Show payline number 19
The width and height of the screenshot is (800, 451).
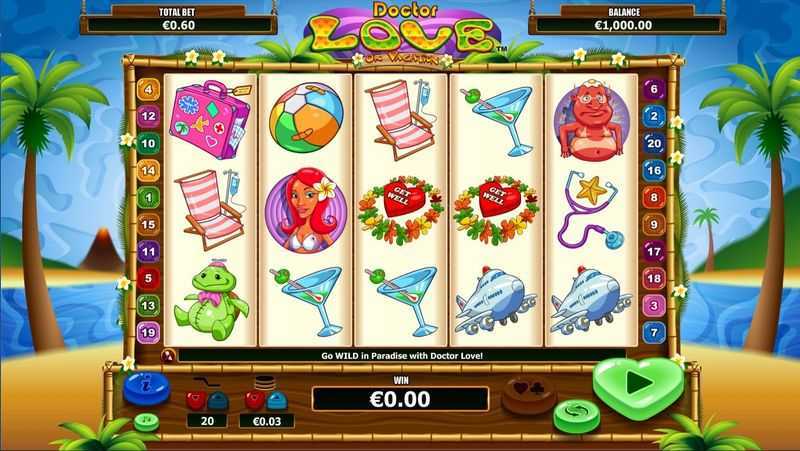(x=150, y=332)
